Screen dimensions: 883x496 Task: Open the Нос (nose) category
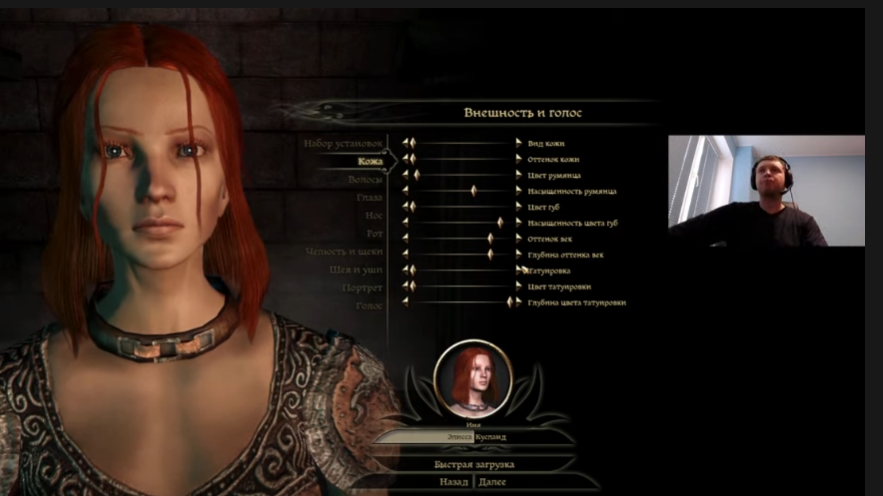coord(372,215)
